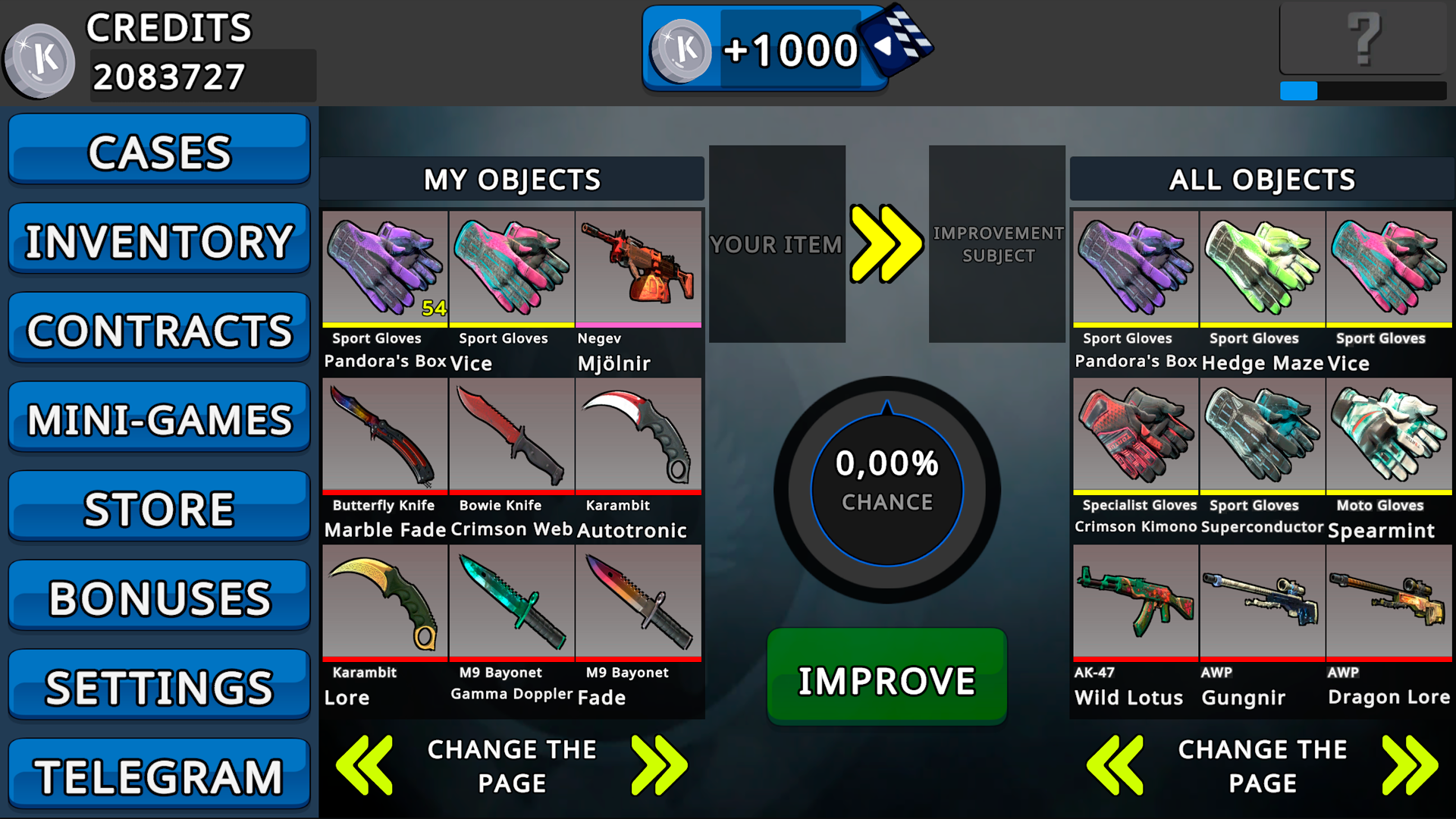This screenshot has height=819, width=1456.
Task: Click the credits coin icon
Action: click(39, 59)
